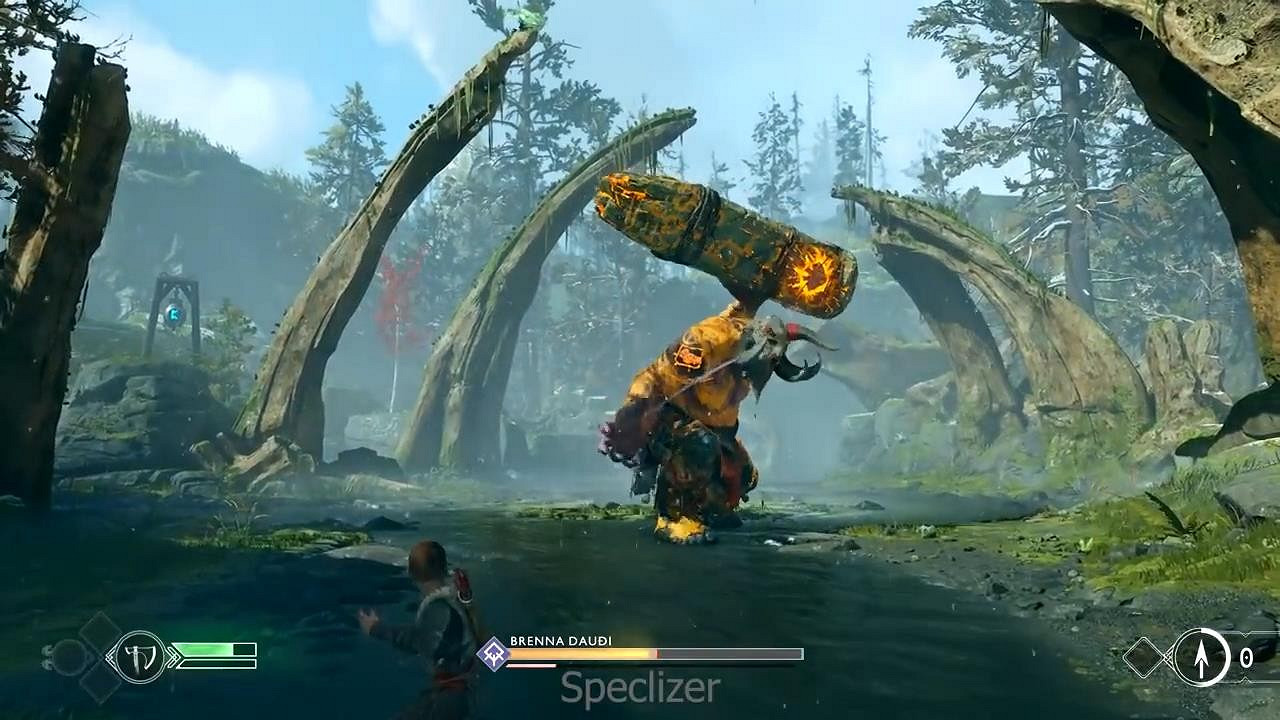Select the Brenna Dauði name label
The image size is (1280, 720).
pos(561,640)
